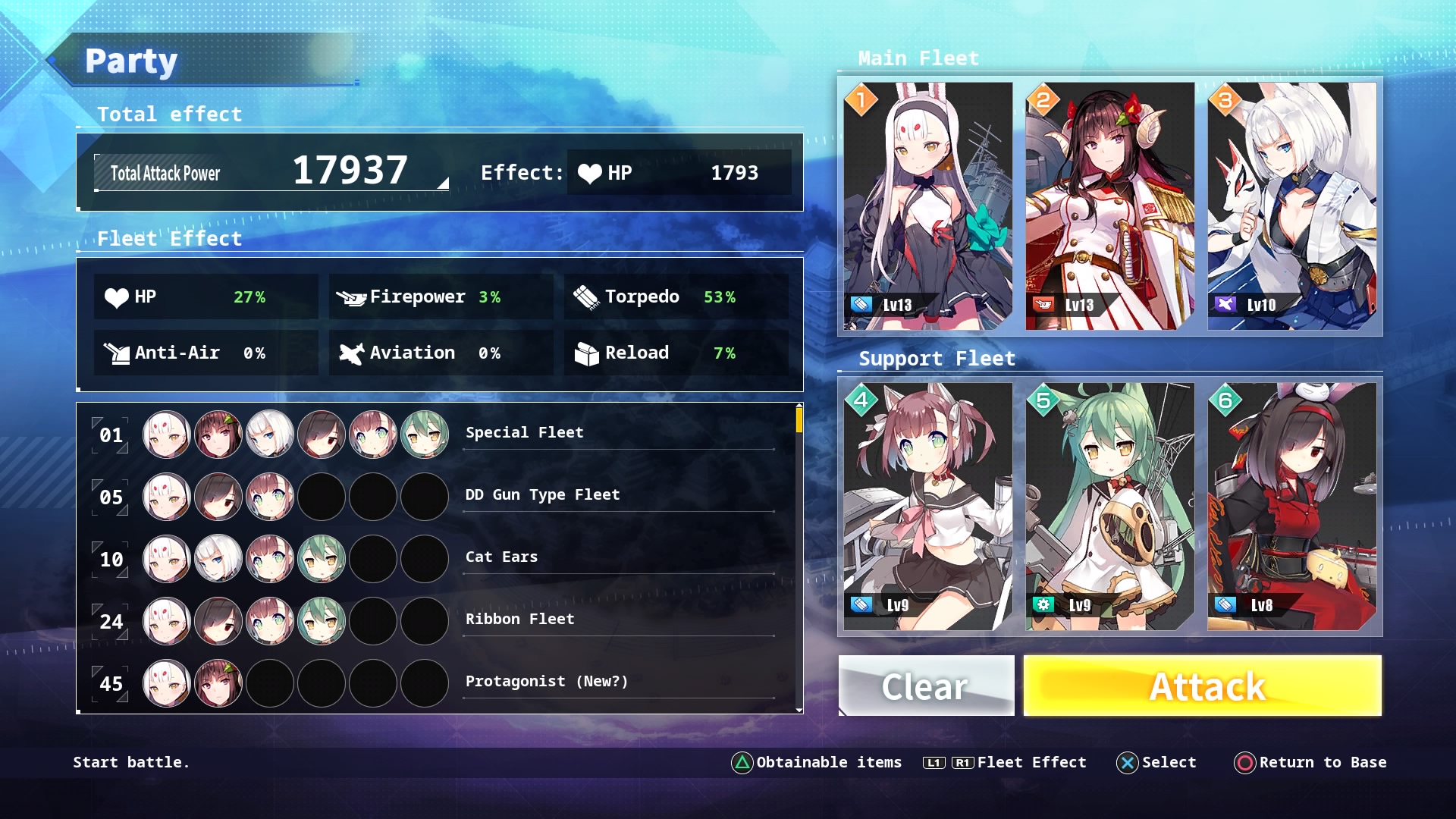Choose support fleet slot 5 green-haired ship
This screenshot has height=819, width=1456.
[x=1109, y=506]
